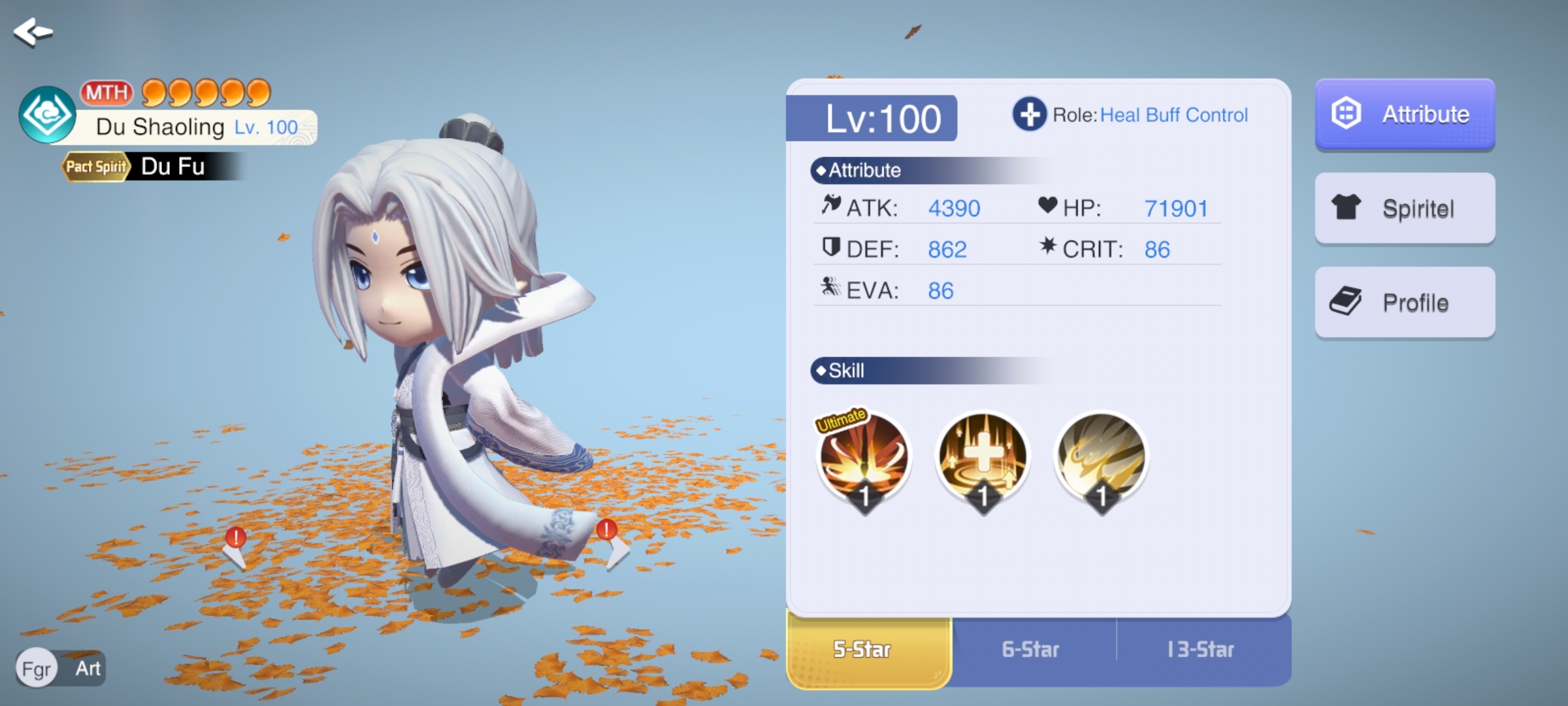Switch to the 6-Star tab
Screen dimensions: 1568x706
coord(1031,650)
